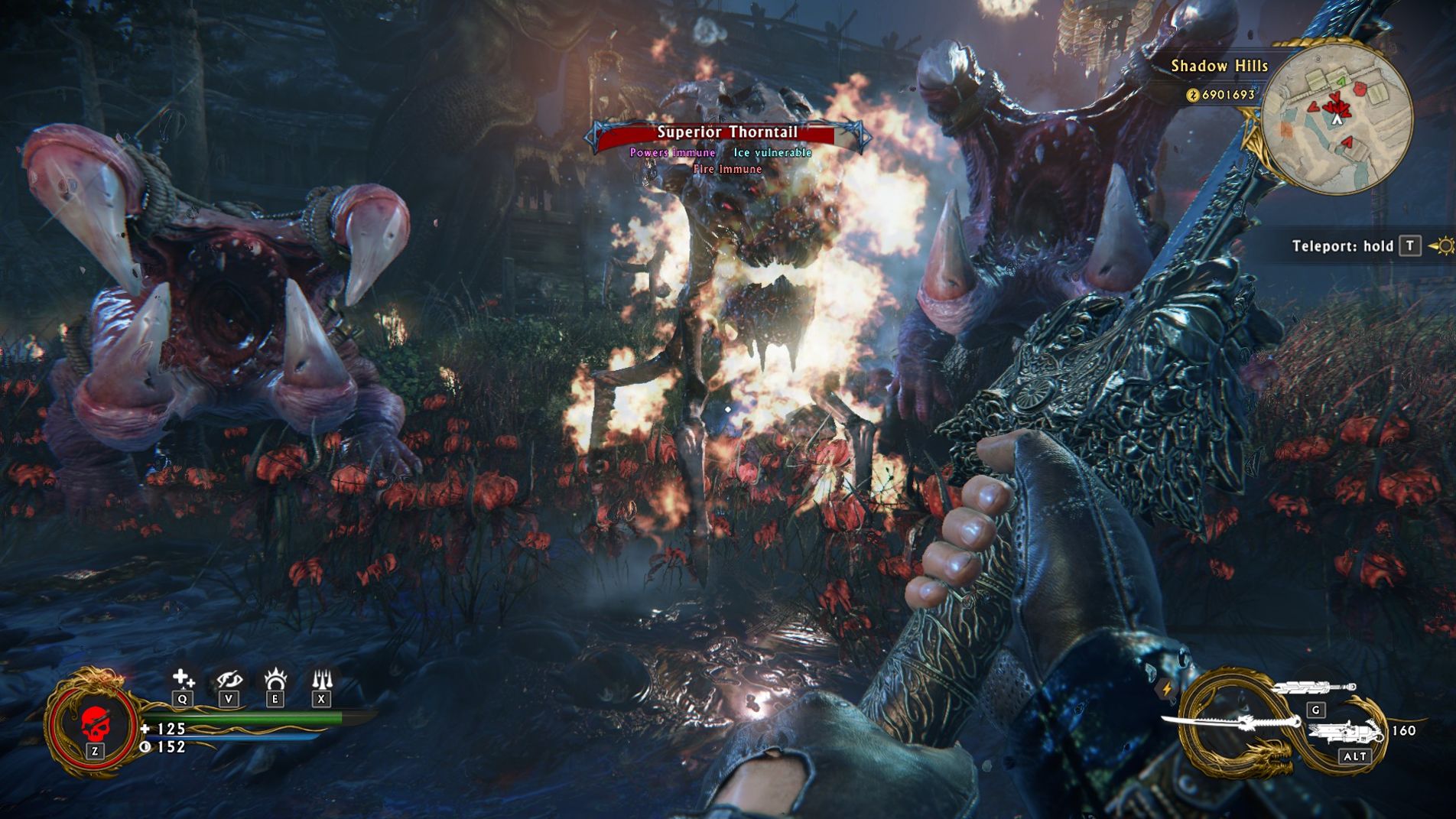Select the heavy gun weapon icon
The width and height of the screenshot is (1456, 819).
[x=1346, y=733]
